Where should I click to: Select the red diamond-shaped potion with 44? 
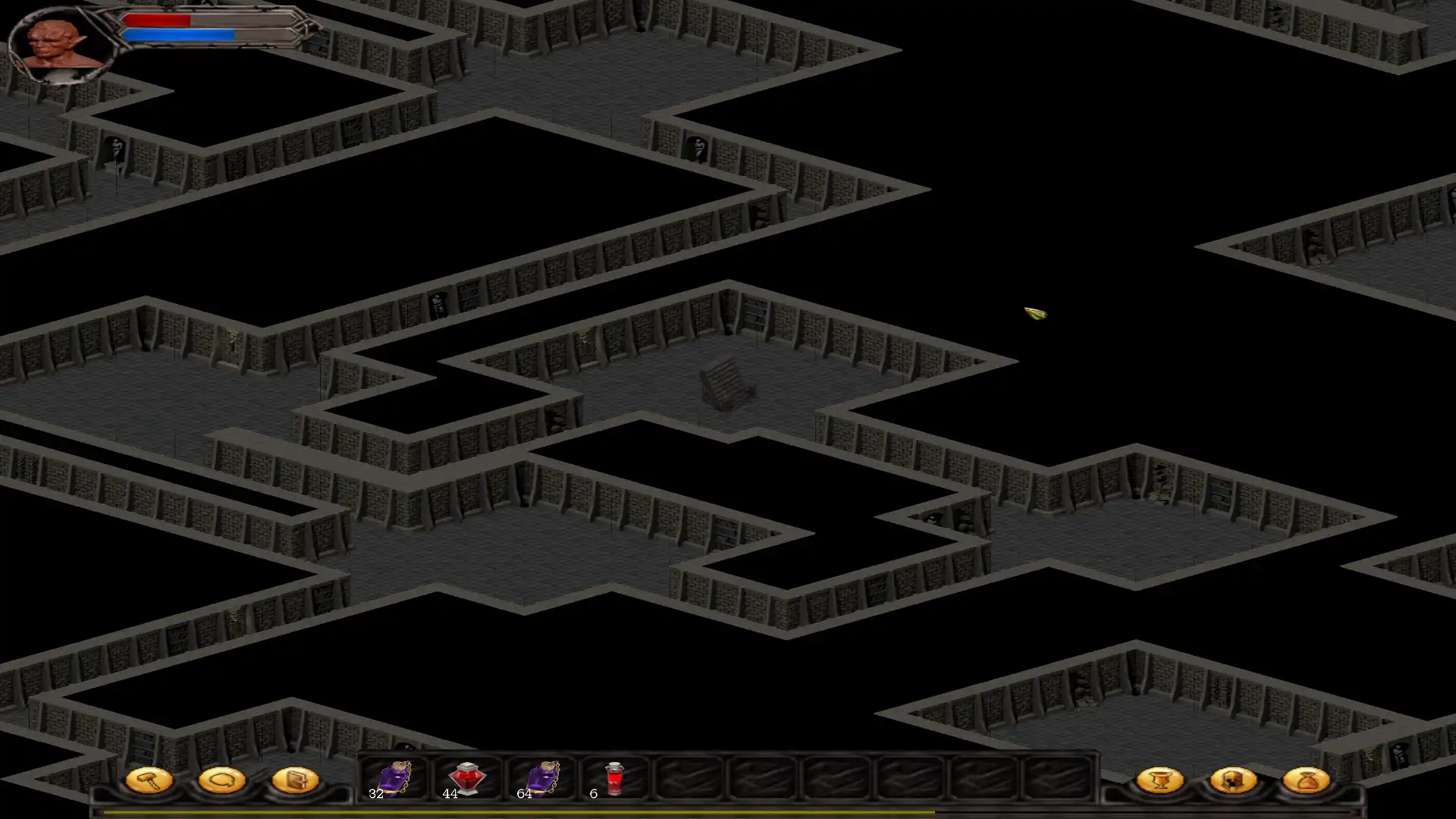coord(466,779)
